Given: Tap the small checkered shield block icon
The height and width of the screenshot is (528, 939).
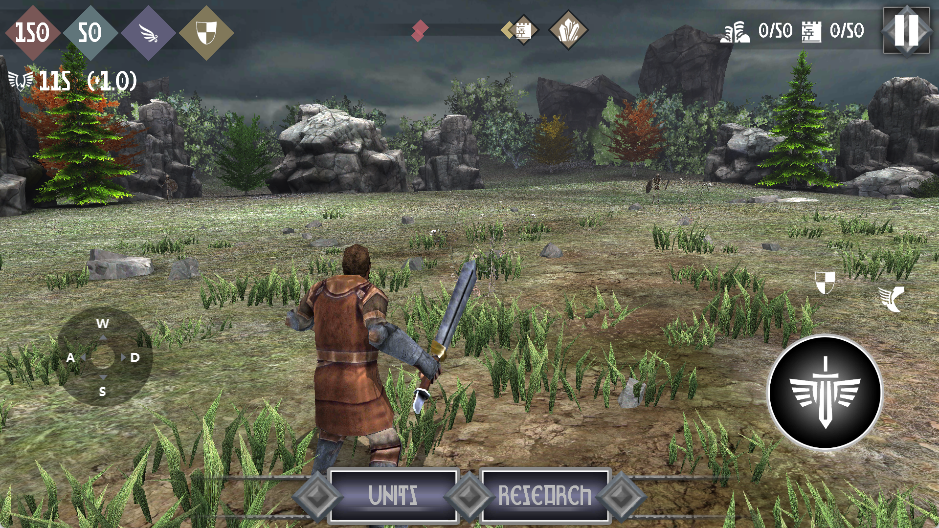Looking at the screenshot, I should (825, 282).
